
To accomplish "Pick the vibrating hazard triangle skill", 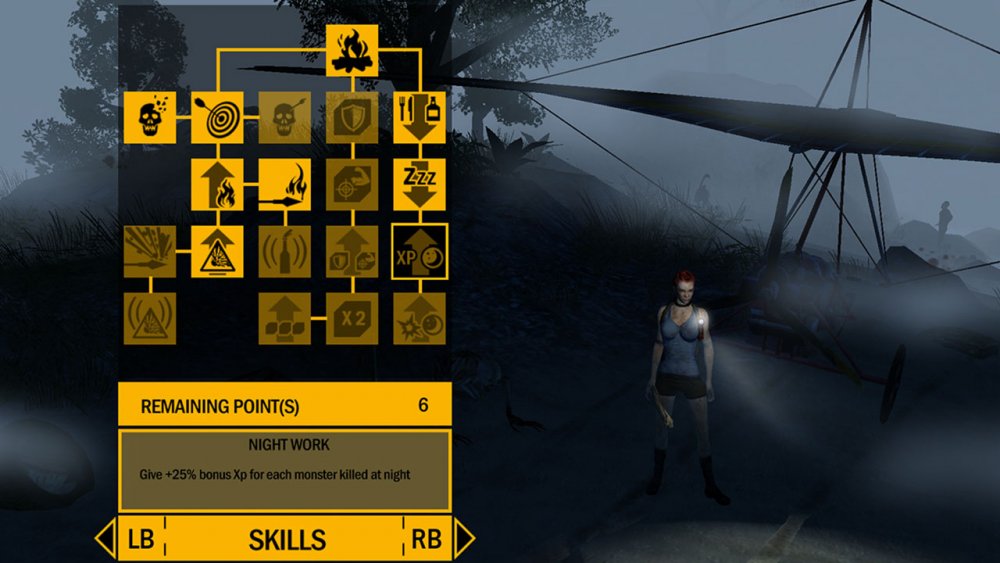I will pyautogui.click(x=150, y=318).
